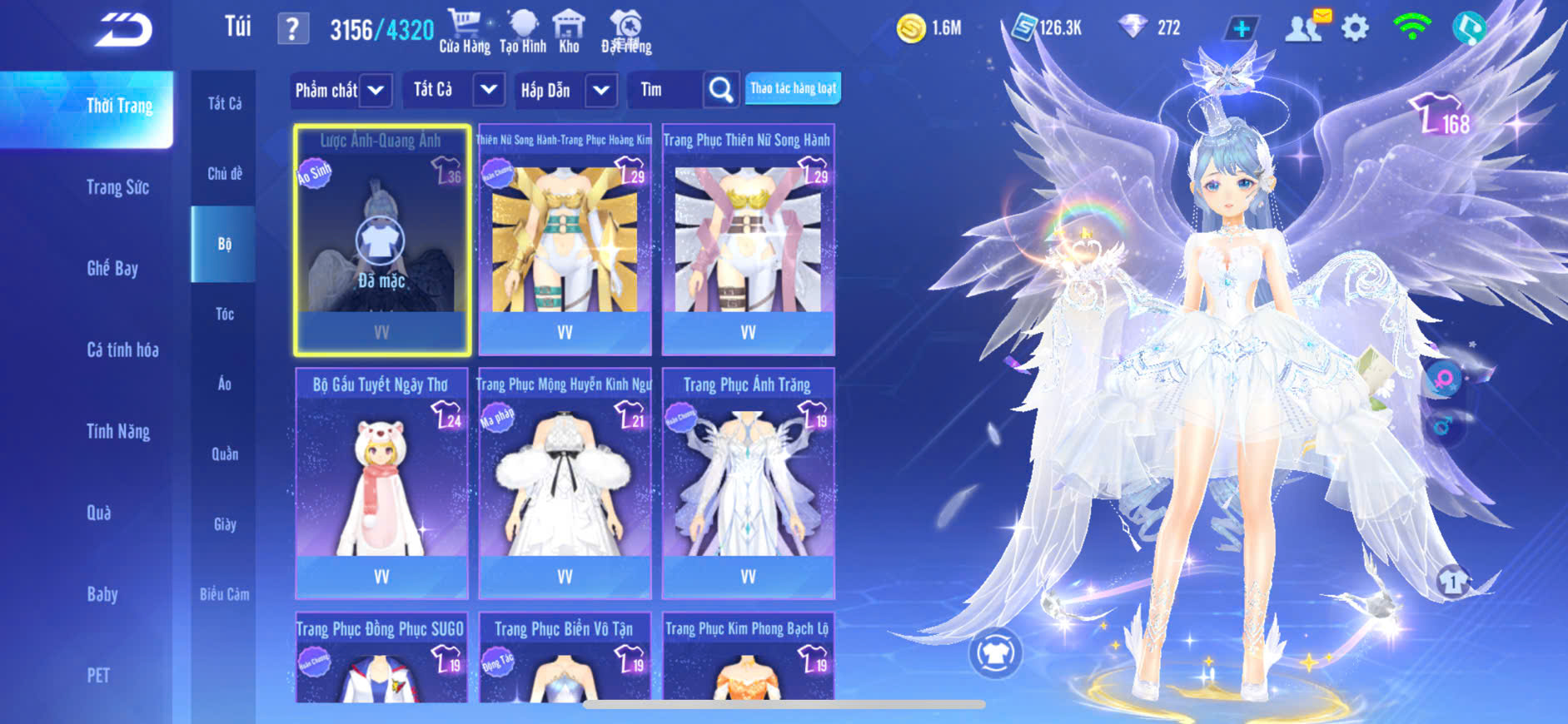Viewport: 1568px width, 724px height.
Task: Open Tạo Hình styling menu
Action: tap(523, 32)
